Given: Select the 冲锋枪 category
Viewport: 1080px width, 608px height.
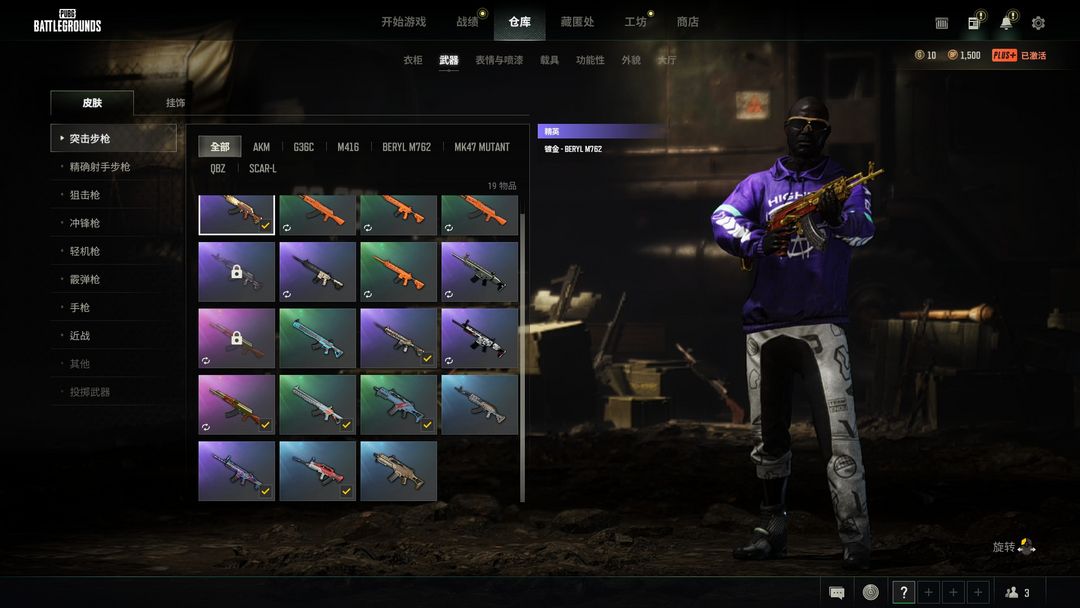Looking at the screenshot, I should pos(85,223).
